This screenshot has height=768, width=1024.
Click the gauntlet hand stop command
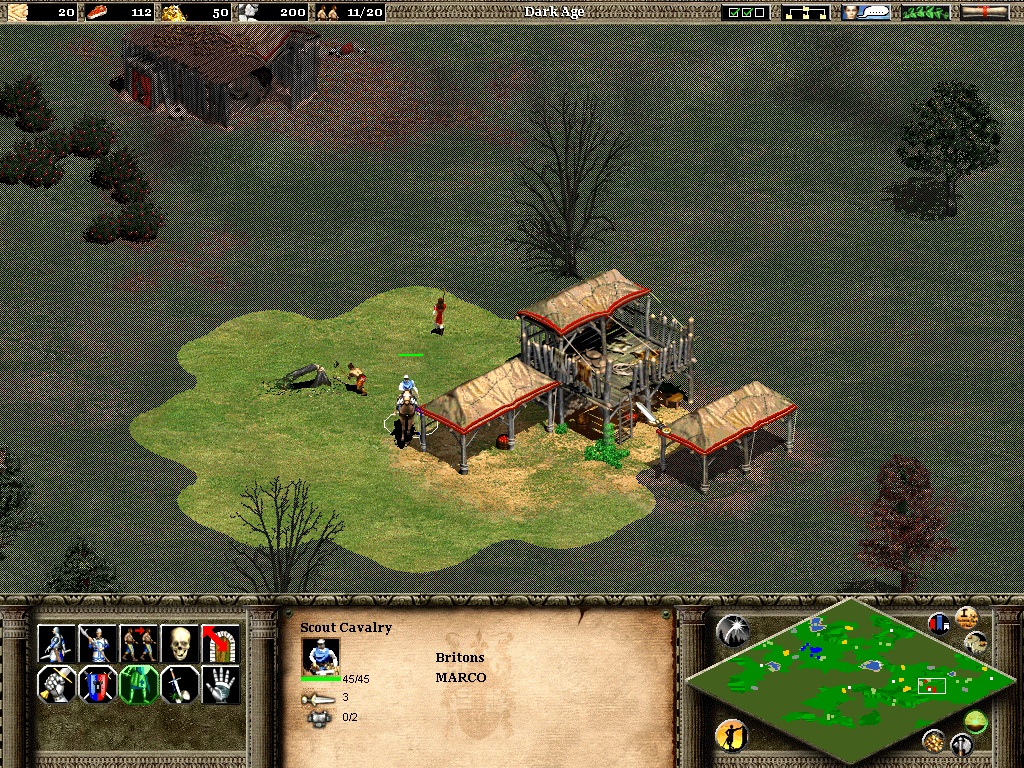pos(220,685)
